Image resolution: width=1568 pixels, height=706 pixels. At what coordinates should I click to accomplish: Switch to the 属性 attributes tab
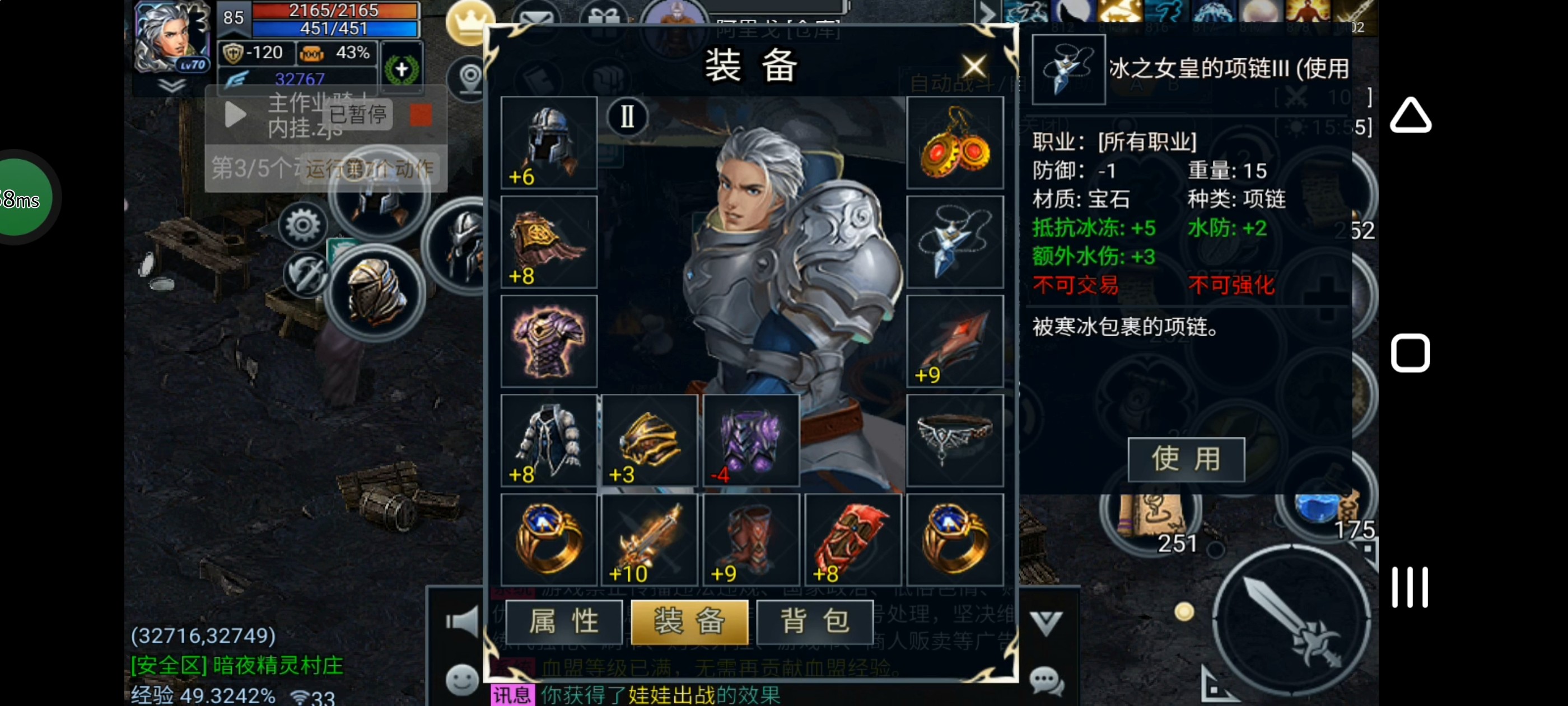pyautogui.click(x=564, y=621)
